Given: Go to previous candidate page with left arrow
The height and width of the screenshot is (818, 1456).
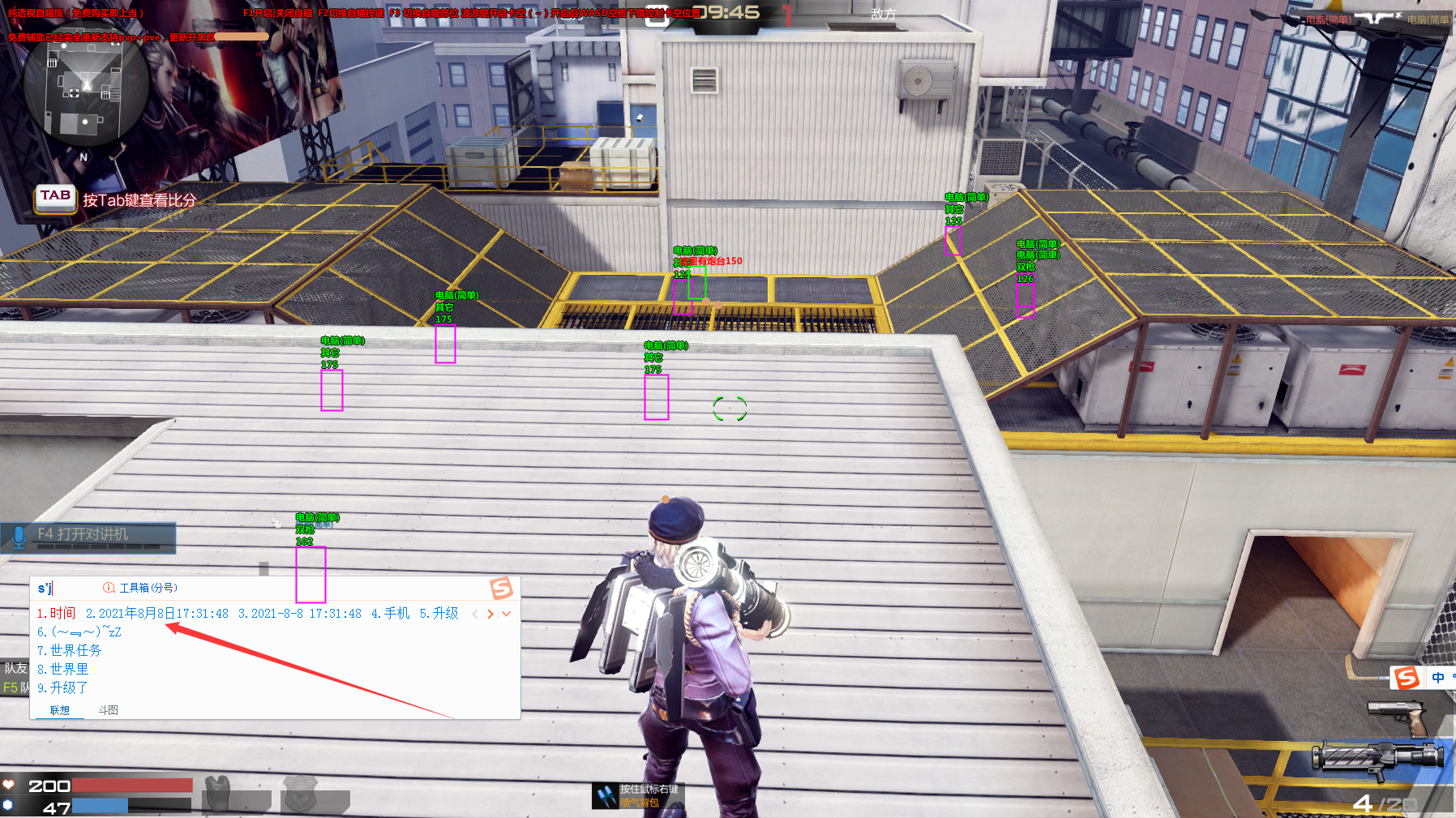Looking at the screenshot, I should [x=475, y=614].
